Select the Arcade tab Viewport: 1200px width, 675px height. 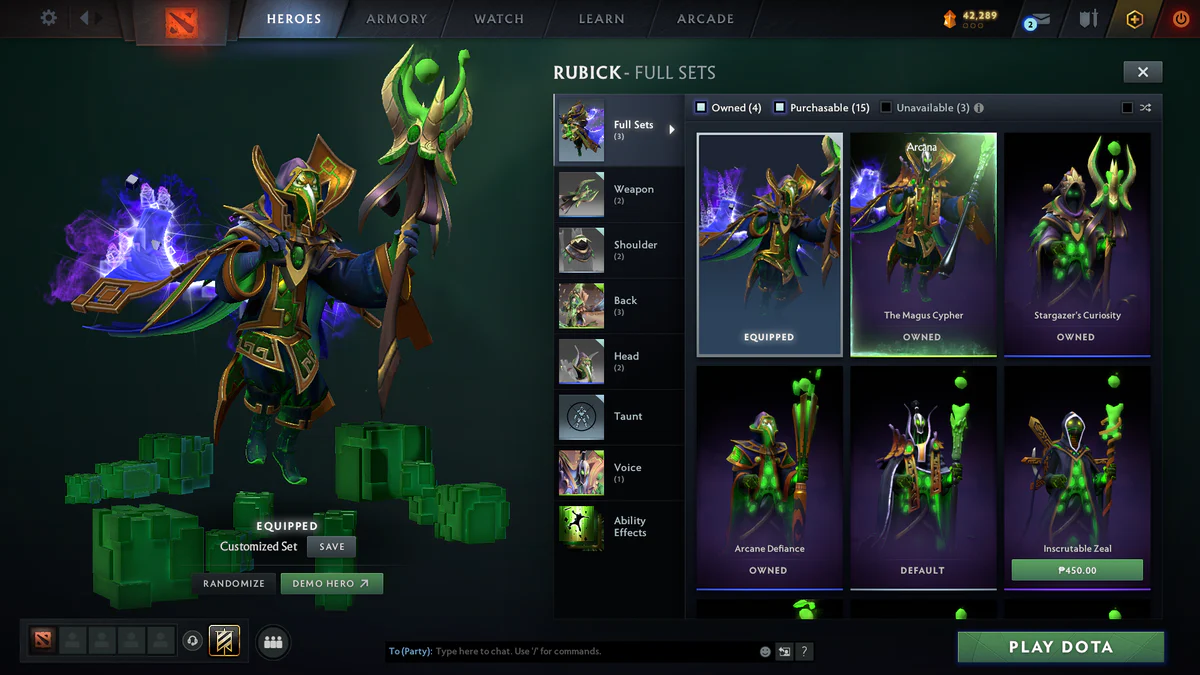[705, 19]
